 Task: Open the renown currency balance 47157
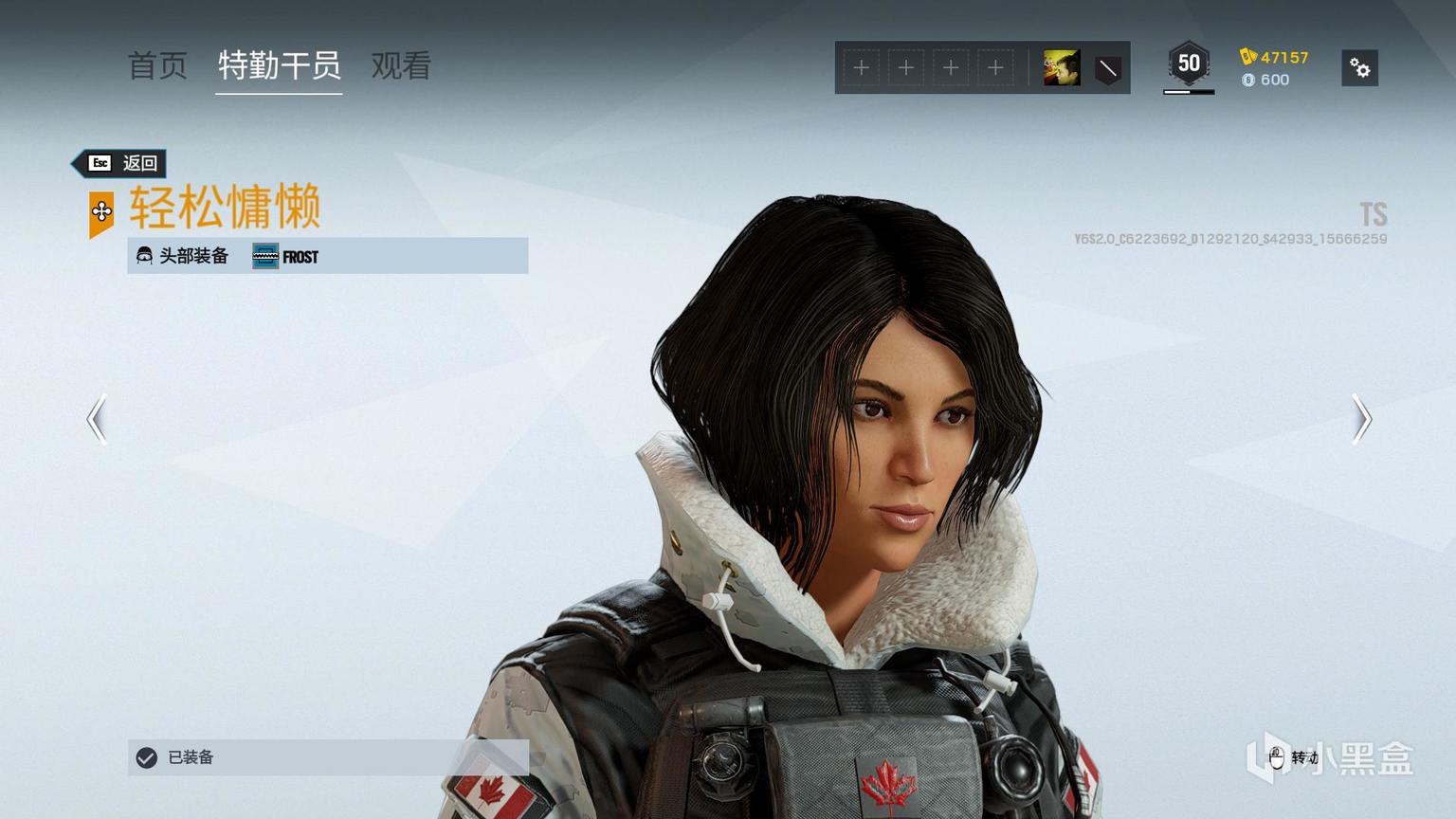point(1275,57)
